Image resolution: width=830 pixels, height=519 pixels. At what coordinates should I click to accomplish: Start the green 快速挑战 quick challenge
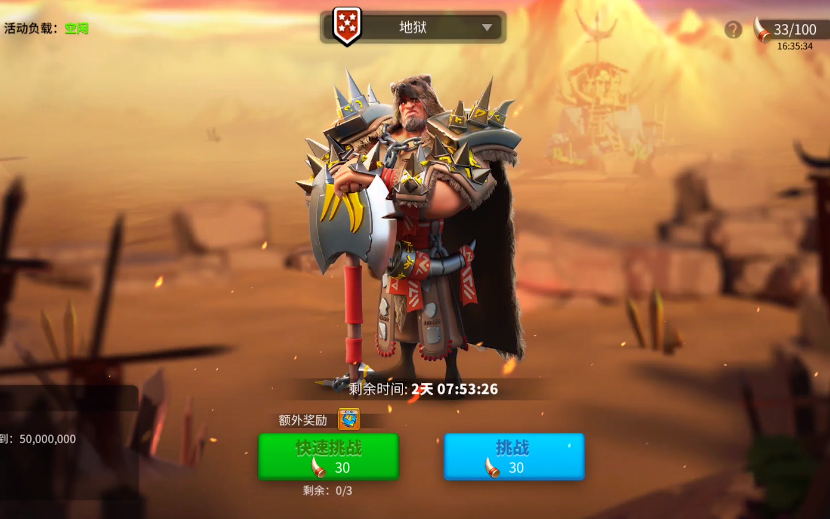328,457
